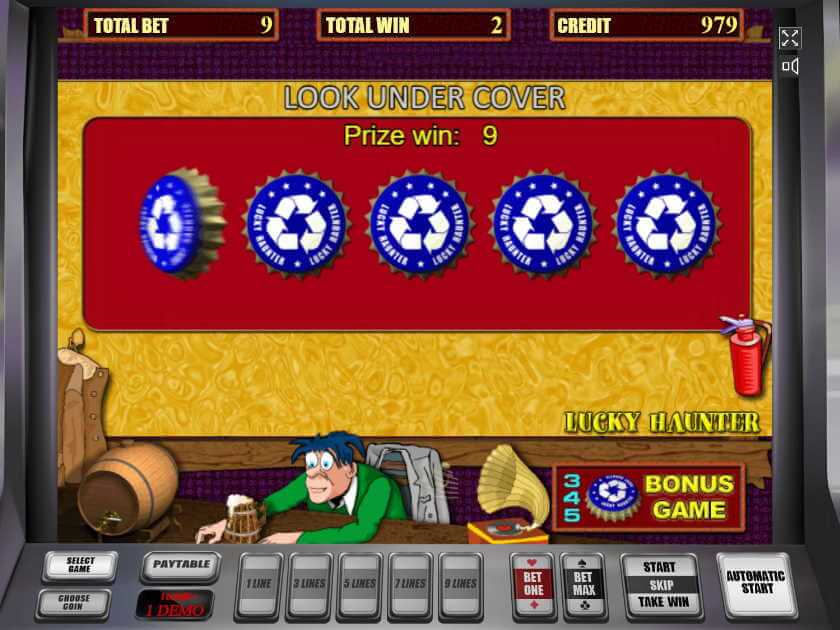Select the 1 Line button
Screen dimensions: 840x630
click(x=258, y=585)
